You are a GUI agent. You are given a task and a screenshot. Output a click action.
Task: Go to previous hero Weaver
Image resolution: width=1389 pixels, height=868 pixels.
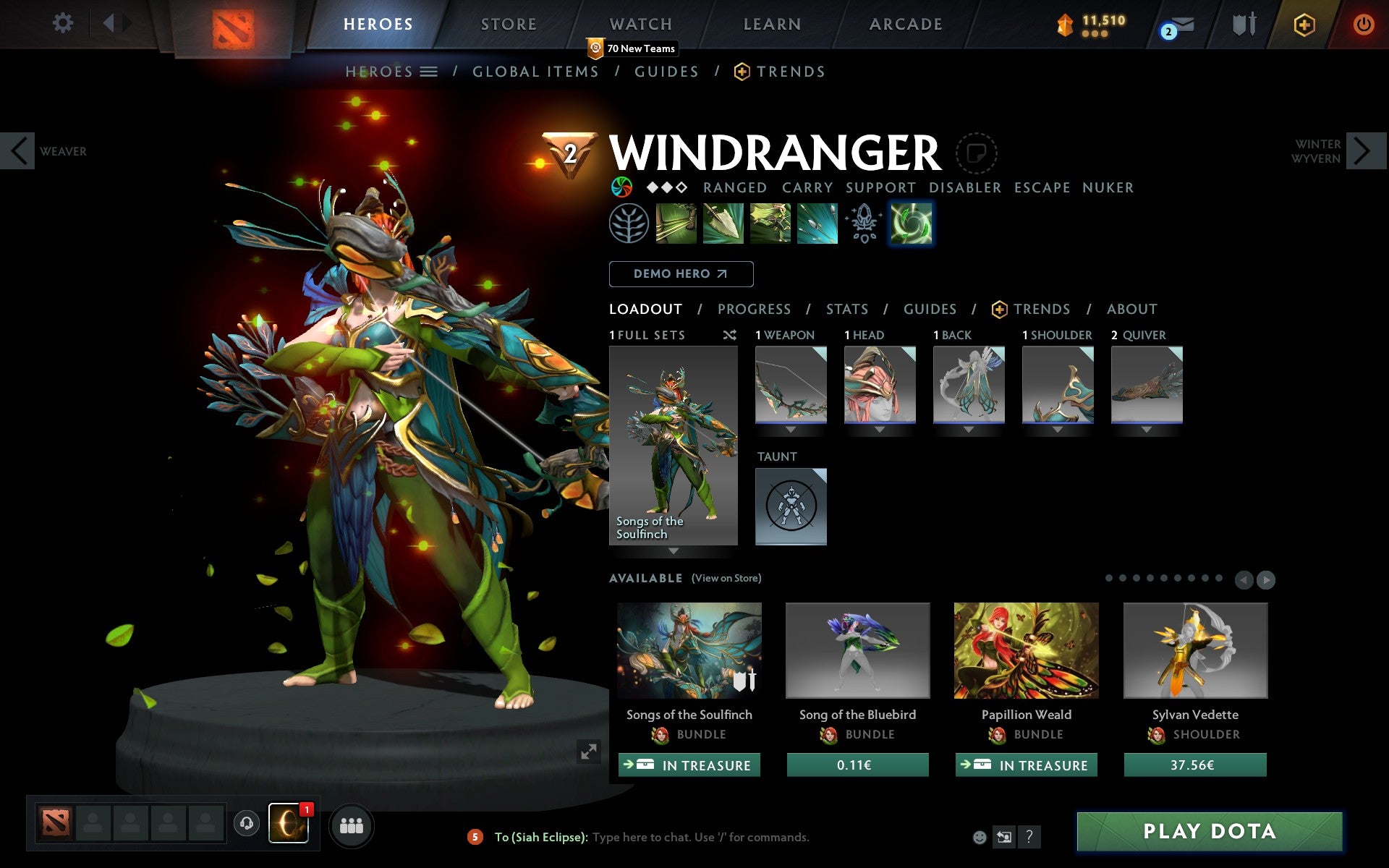[x=19, y=151]
